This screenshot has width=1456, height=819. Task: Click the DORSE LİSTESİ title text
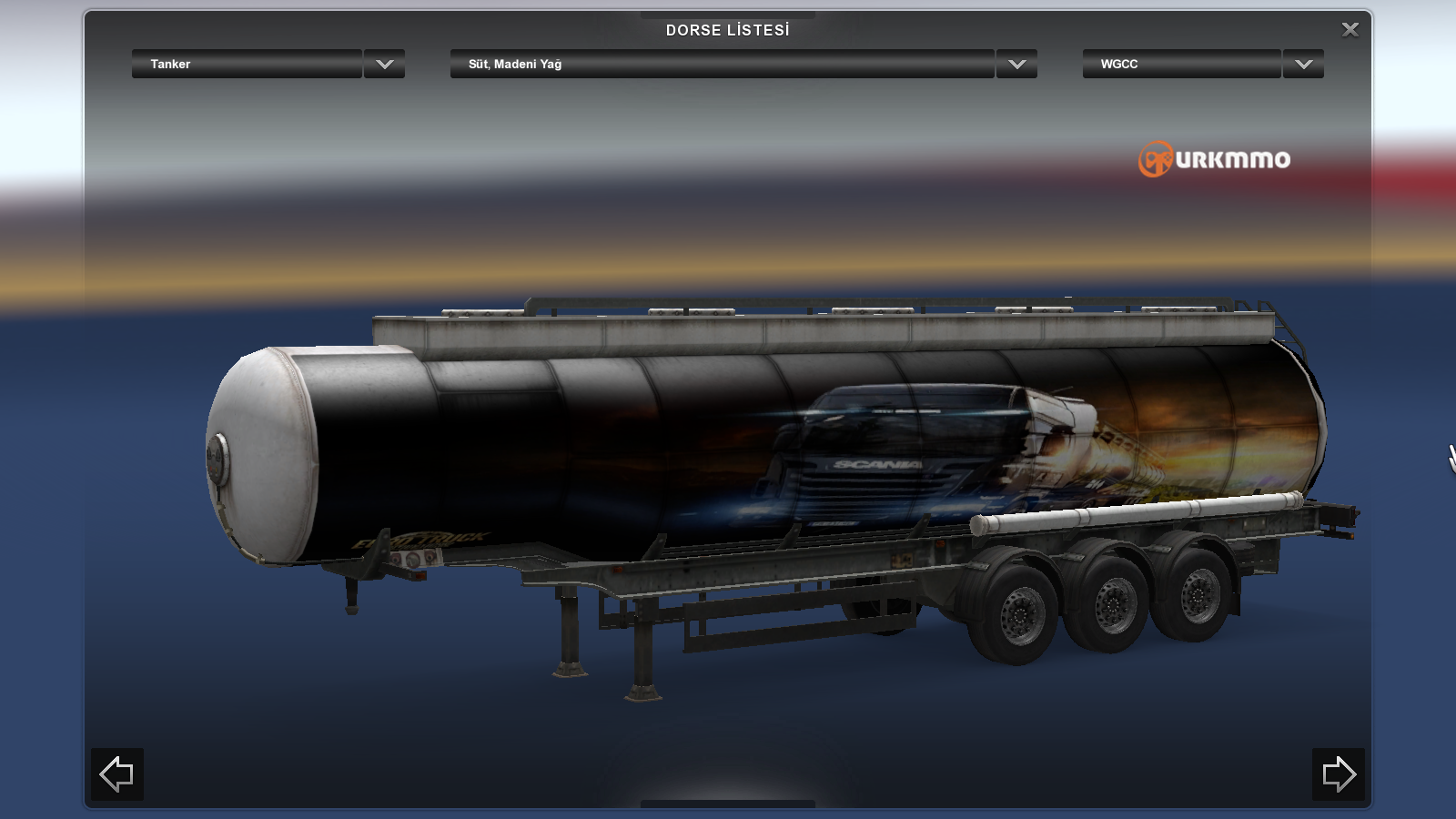point(727,28)
